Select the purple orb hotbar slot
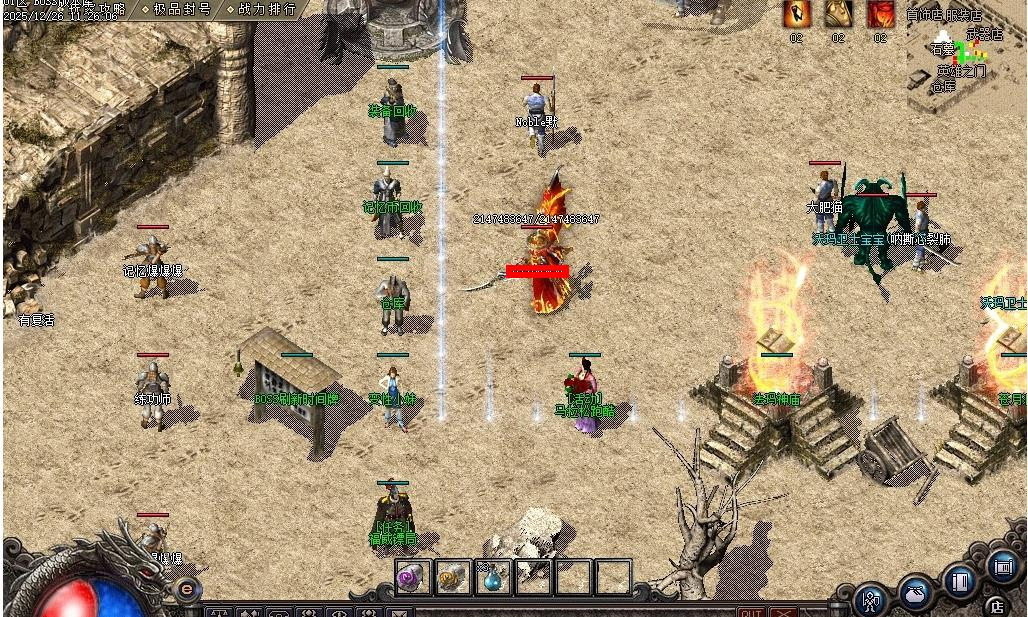 [x=412, y=577]
